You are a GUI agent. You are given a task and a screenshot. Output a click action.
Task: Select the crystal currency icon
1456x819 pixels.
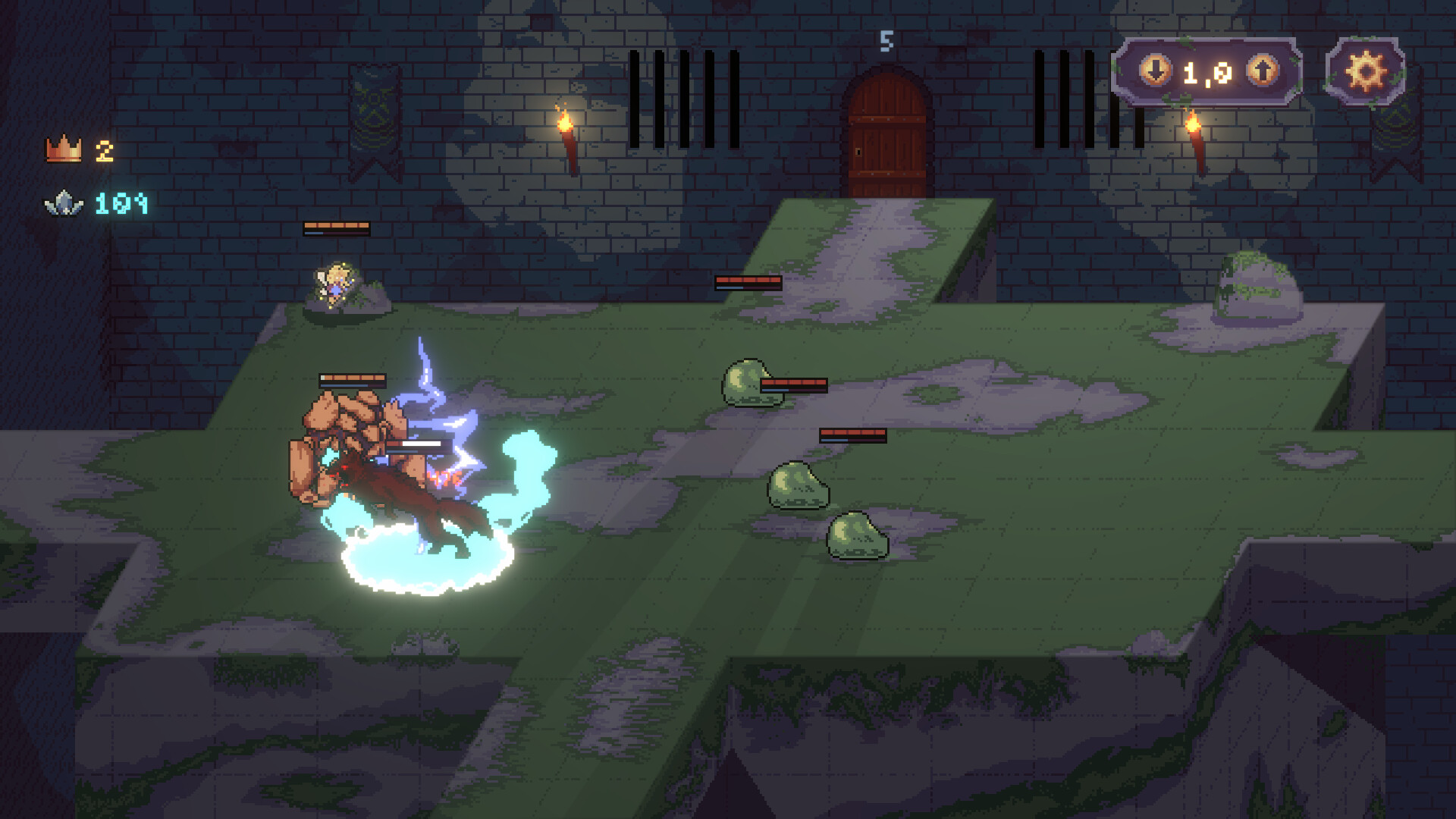[64, 202]
